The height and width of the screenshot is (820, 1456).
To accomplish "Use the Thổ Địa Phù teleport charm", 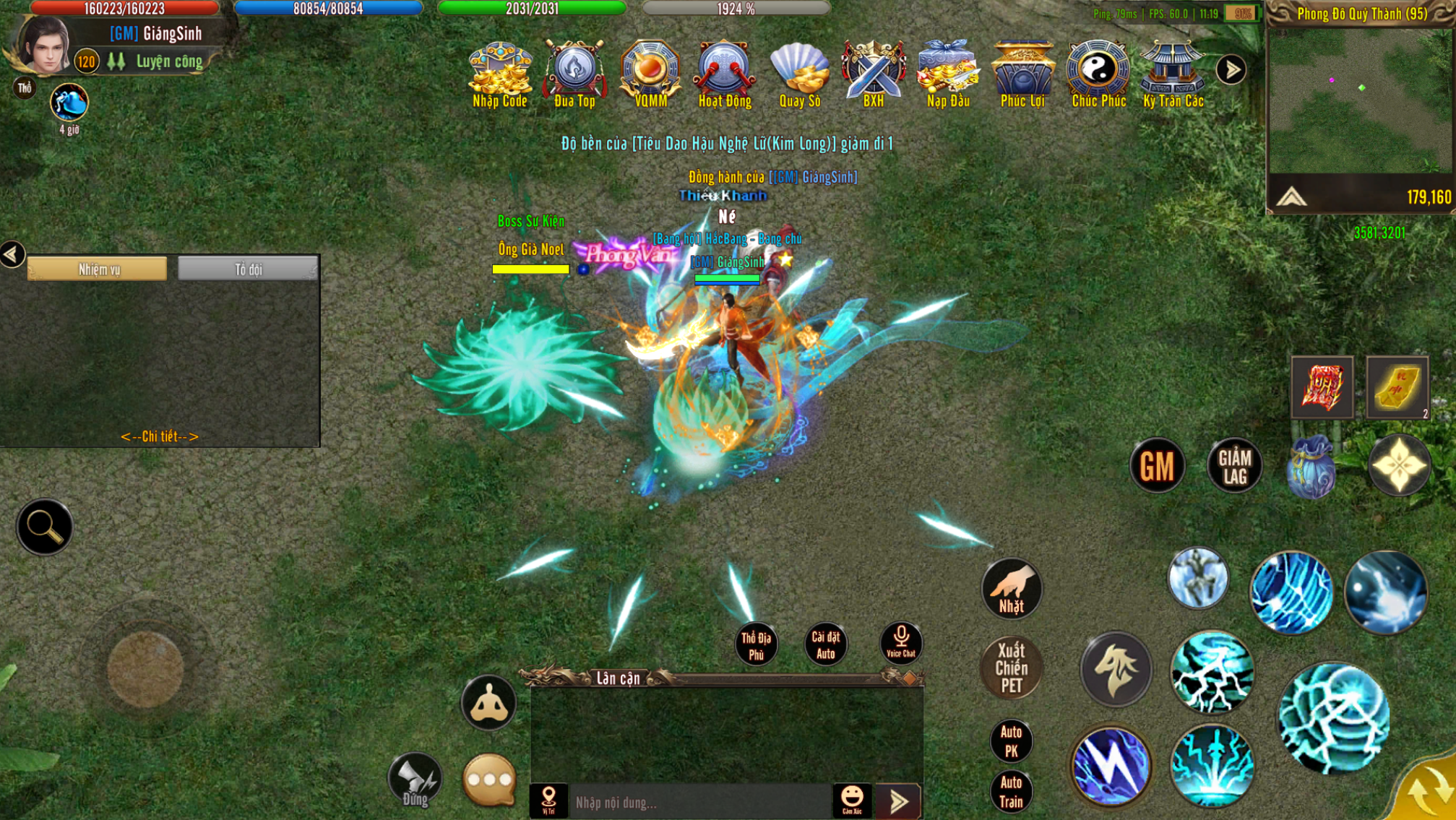I will pyautogui.click(x=756, y=644).
